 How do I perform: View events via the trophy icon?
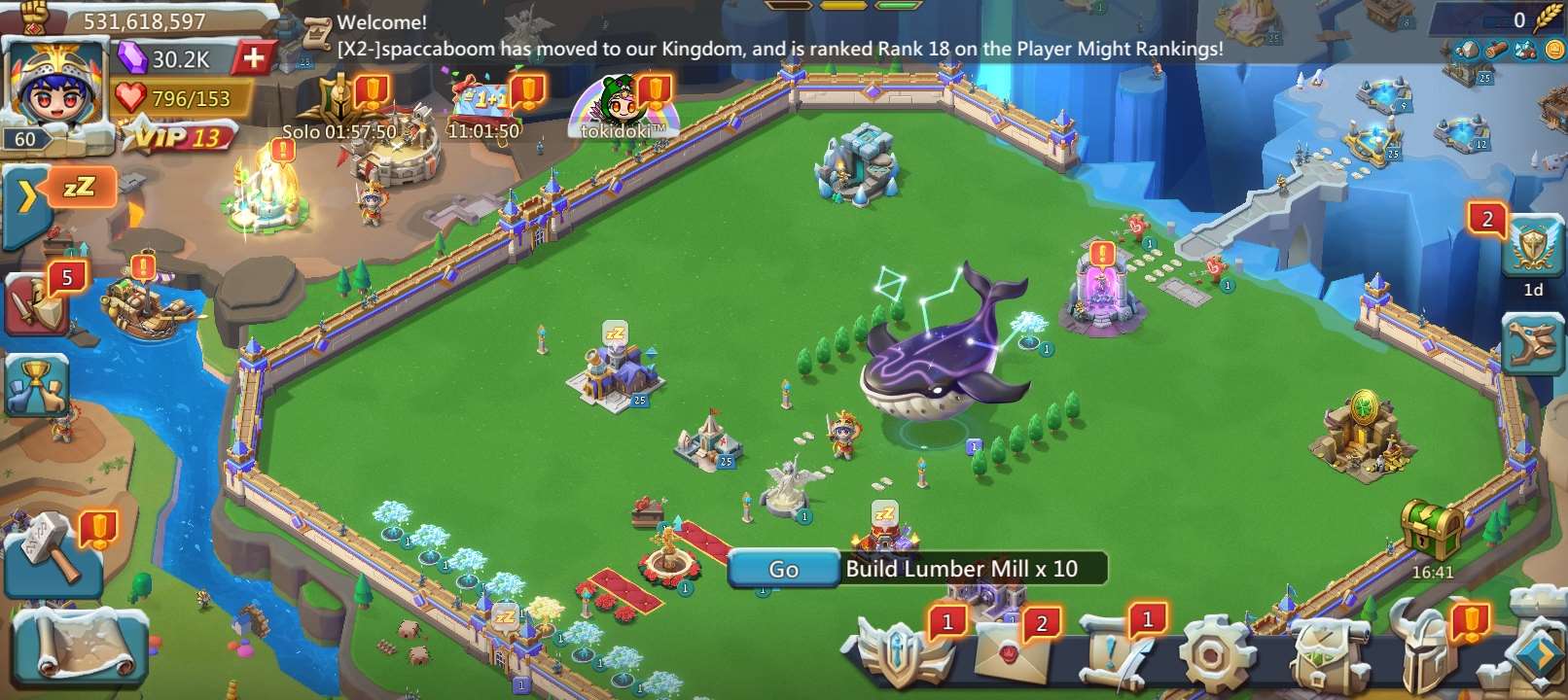point(36,383)
